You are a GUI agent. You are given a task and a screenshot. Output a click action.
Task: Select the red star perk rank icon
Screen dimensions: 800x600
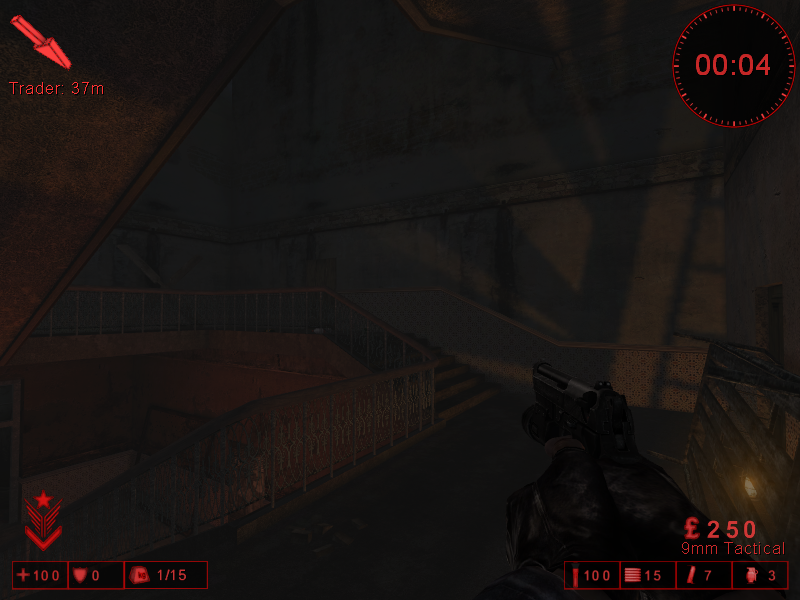[43, 520]
